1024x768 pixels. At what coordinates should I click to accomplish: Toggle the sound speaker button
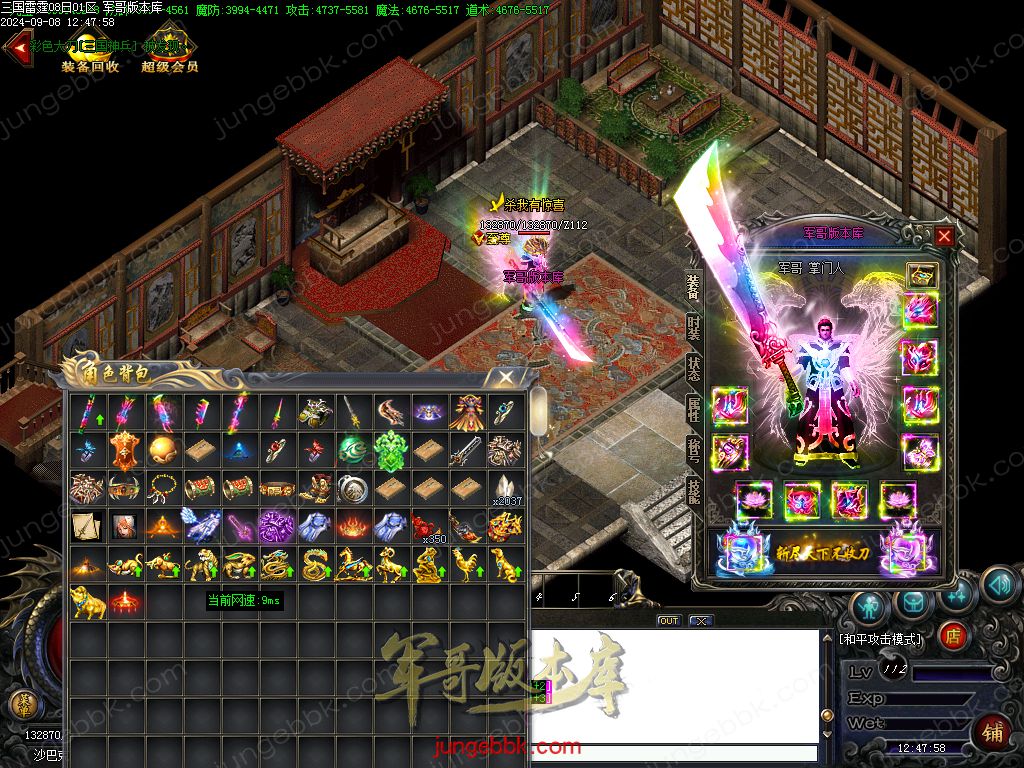pyautogui.click(x=998, y=584)
